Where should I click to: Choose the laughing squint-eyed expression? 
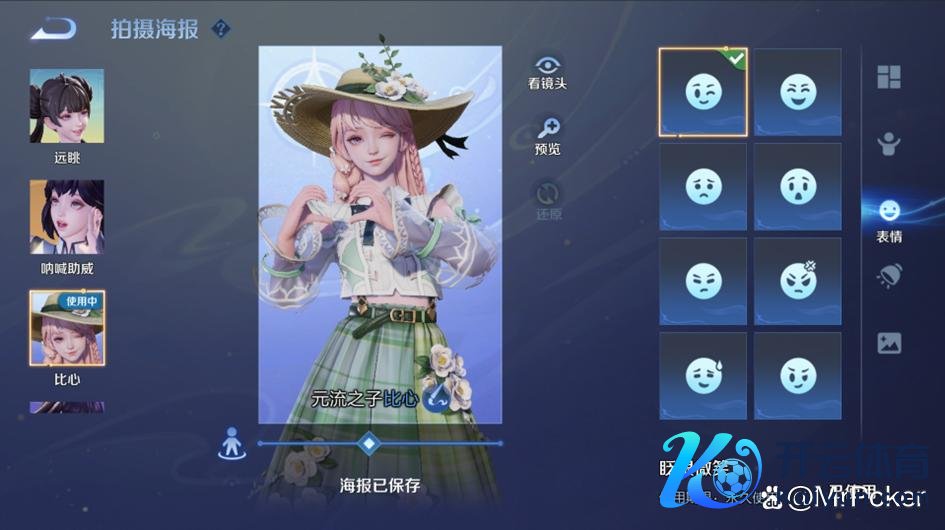pos(798,92)
